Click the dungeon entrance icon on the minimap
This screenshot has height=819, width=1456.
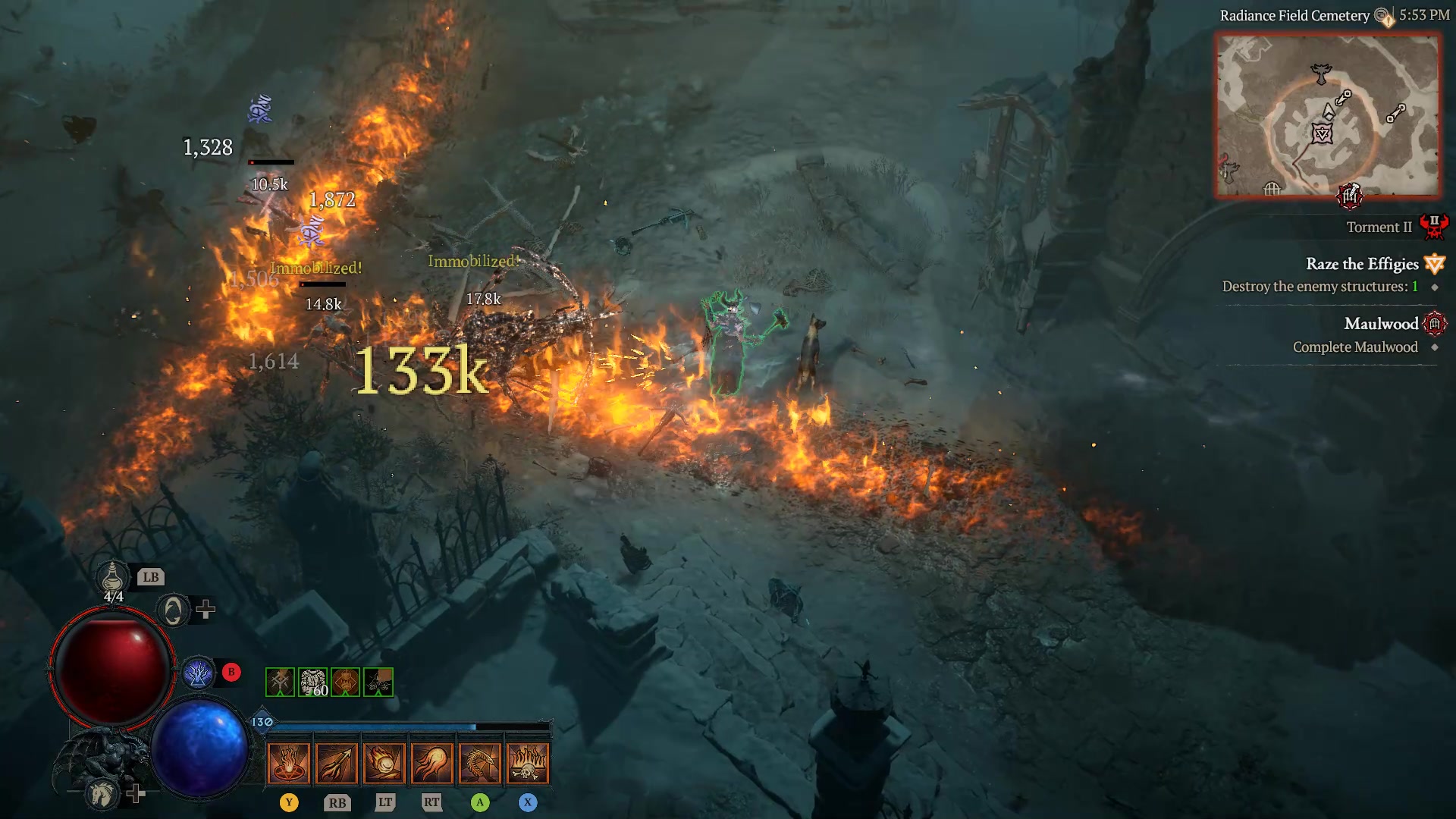point(1350,196)
